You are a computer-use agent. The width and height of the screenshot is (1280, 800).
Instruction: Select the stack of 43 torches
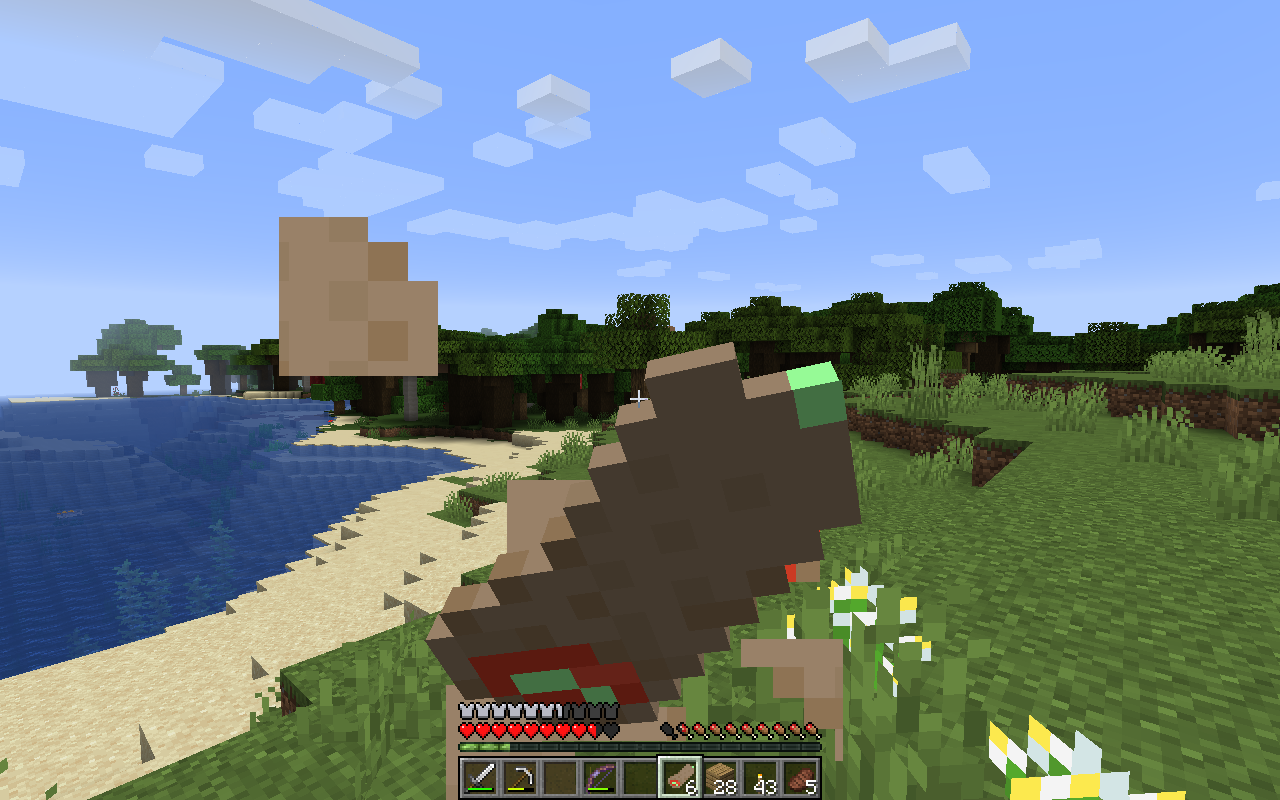(758, 777)
